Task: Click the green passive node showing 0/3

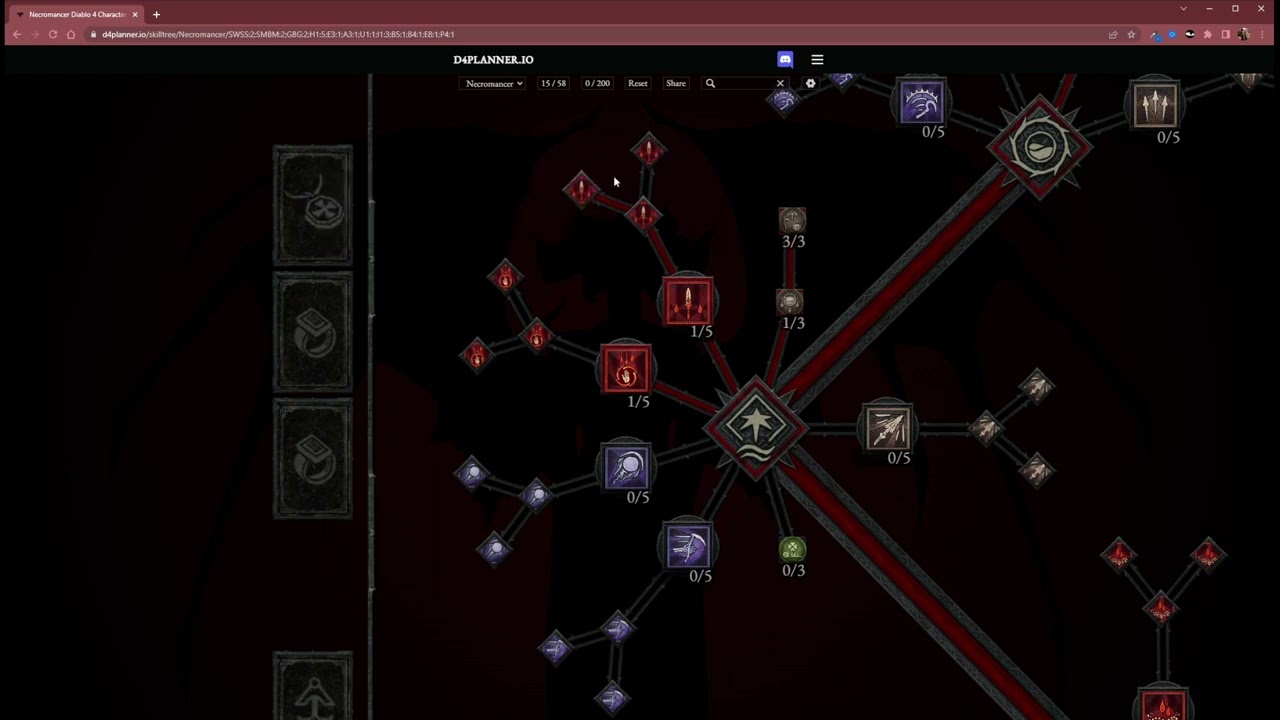Action: (792, 549)
